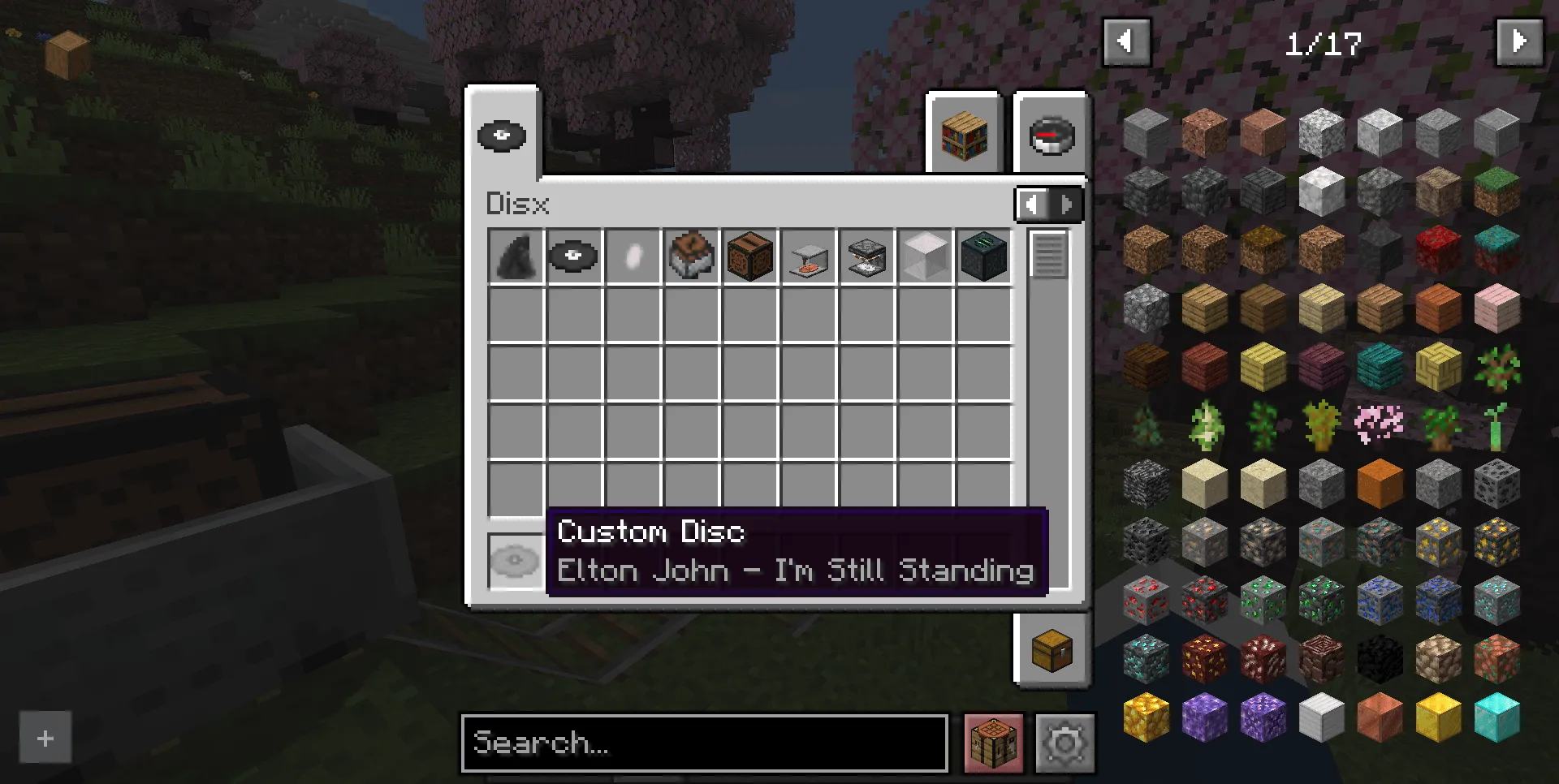Click the small left arrow beside Disx header
This screenshot has width=1559, height=784.
coord(1033,205)
